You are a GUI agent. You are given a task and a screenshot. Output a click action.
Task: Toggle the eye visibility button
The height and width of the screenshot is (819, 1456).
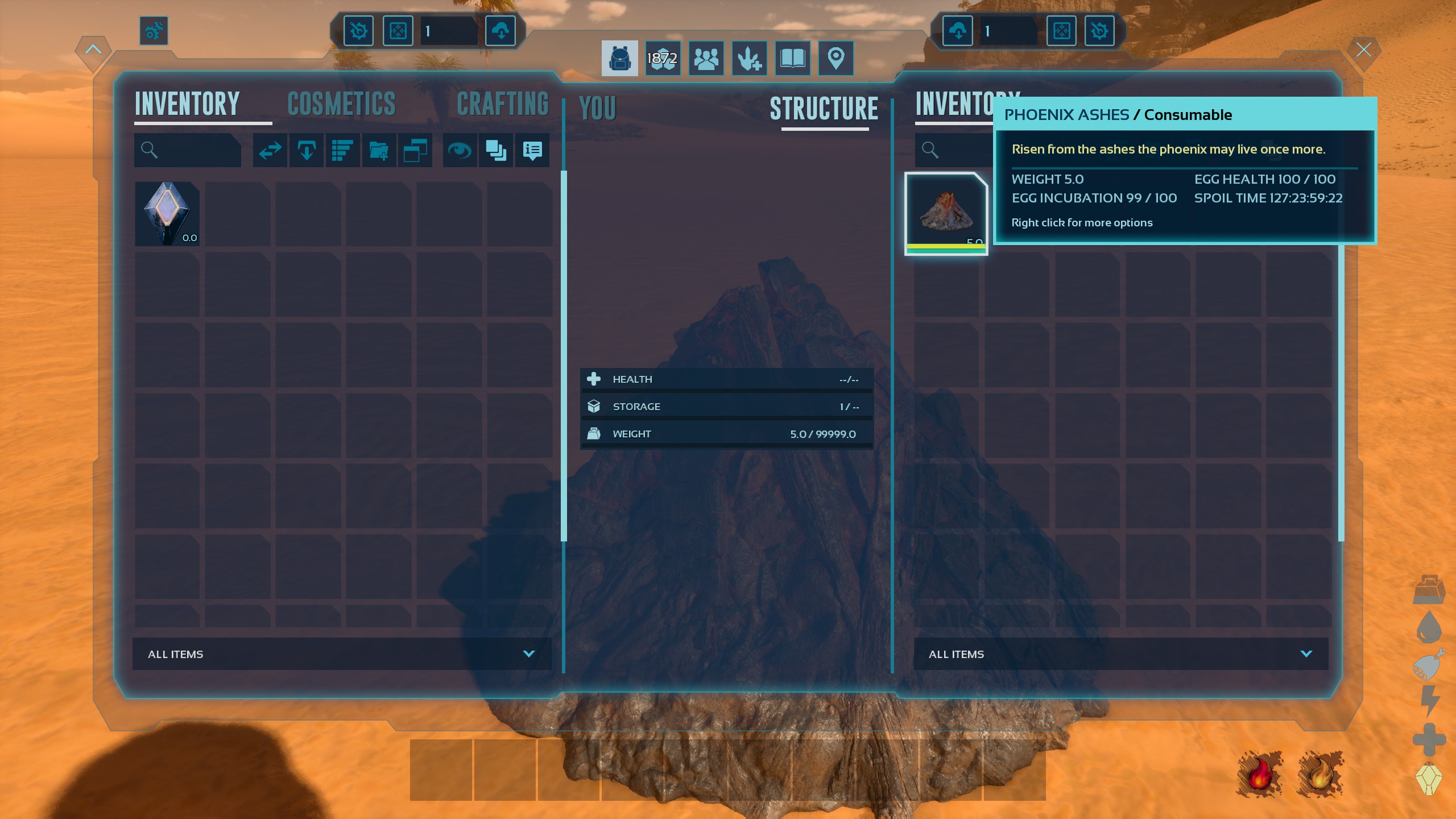460,151
